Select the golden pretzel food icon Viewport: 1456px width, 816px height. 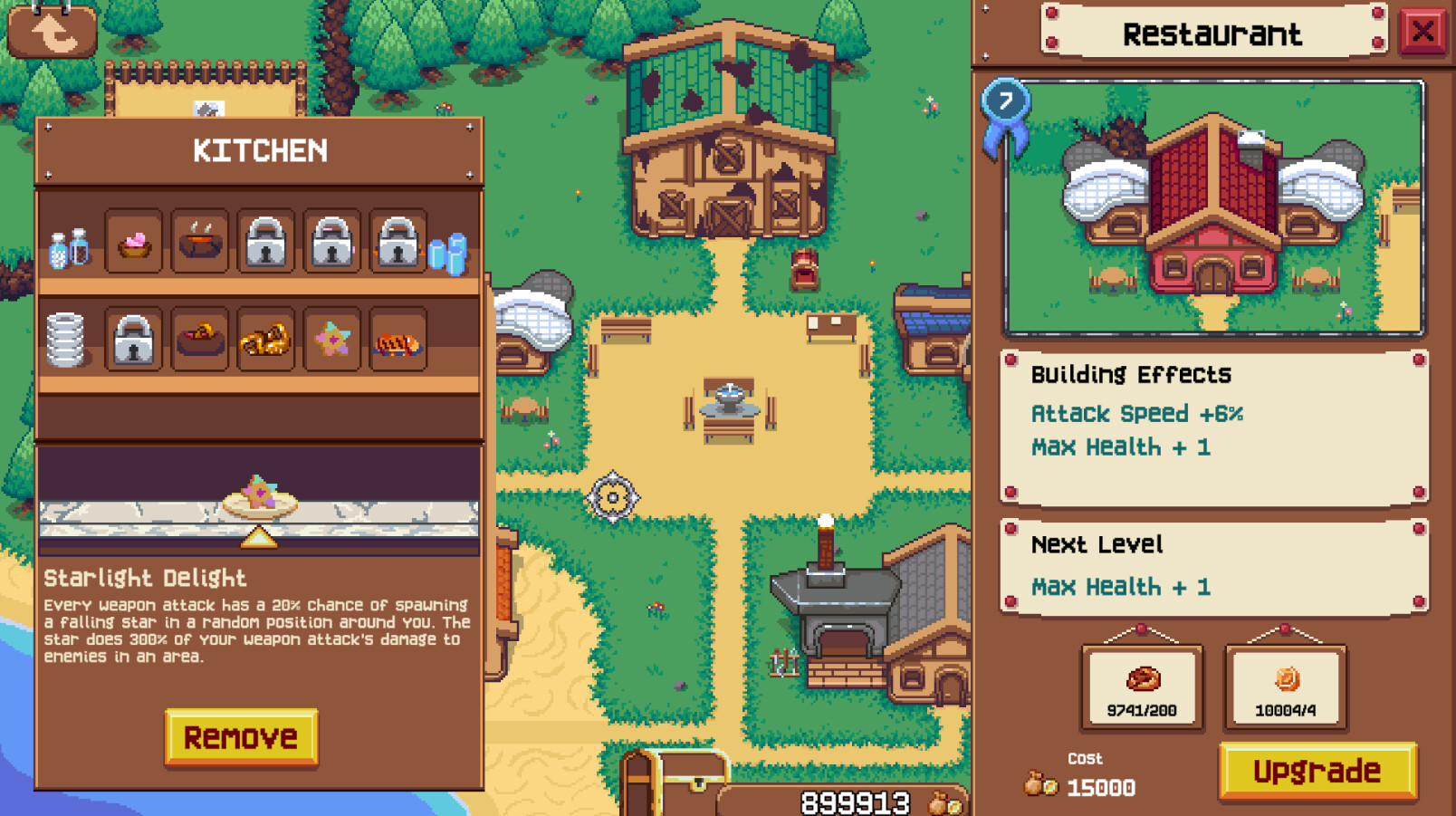(x=266, y=341)
